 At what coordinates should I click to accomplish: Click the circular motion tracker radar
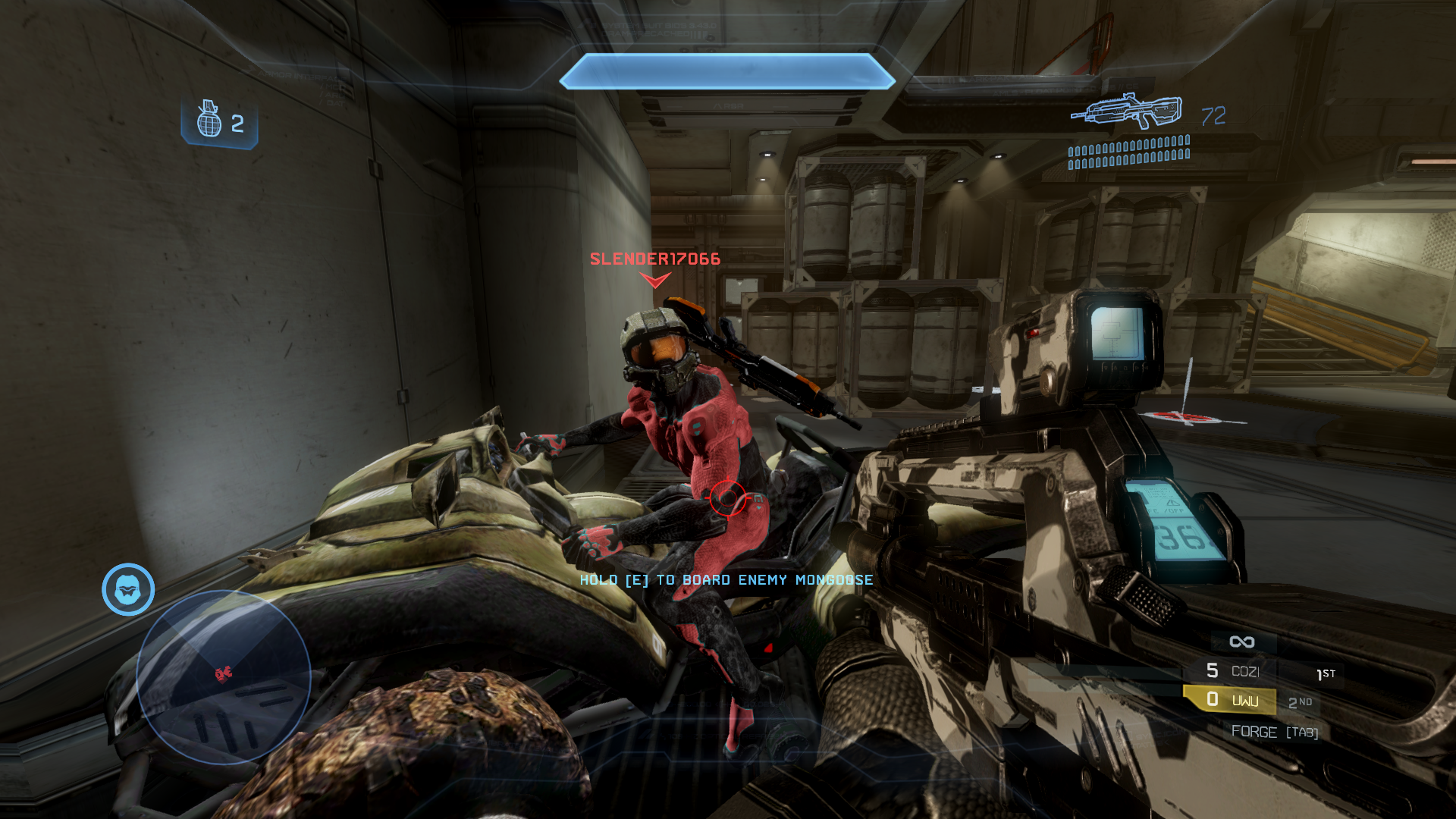coord(224,676)
